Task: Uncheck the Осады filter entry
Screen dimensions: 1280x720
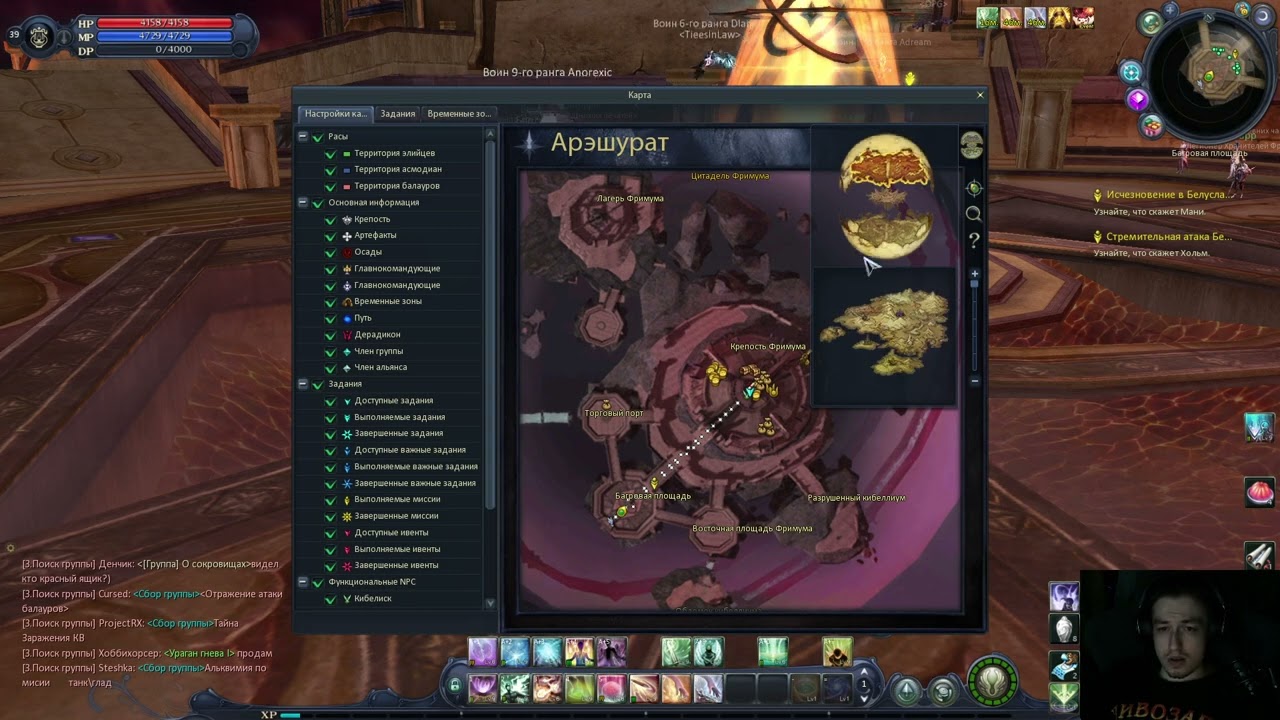Action: pos(330,253)
